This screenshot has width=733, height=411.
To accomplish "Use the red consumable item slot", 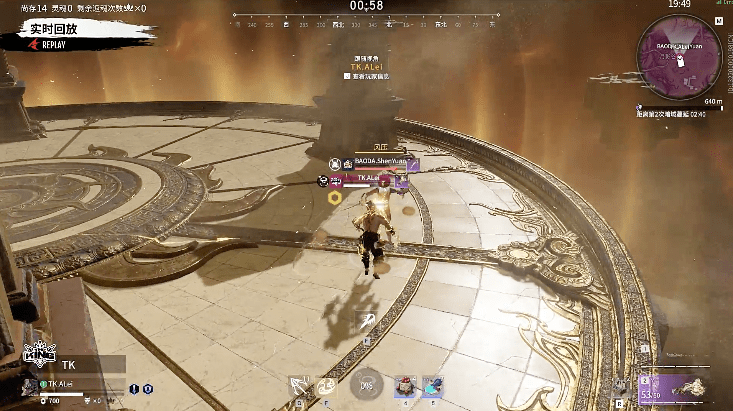I will 406,385.
